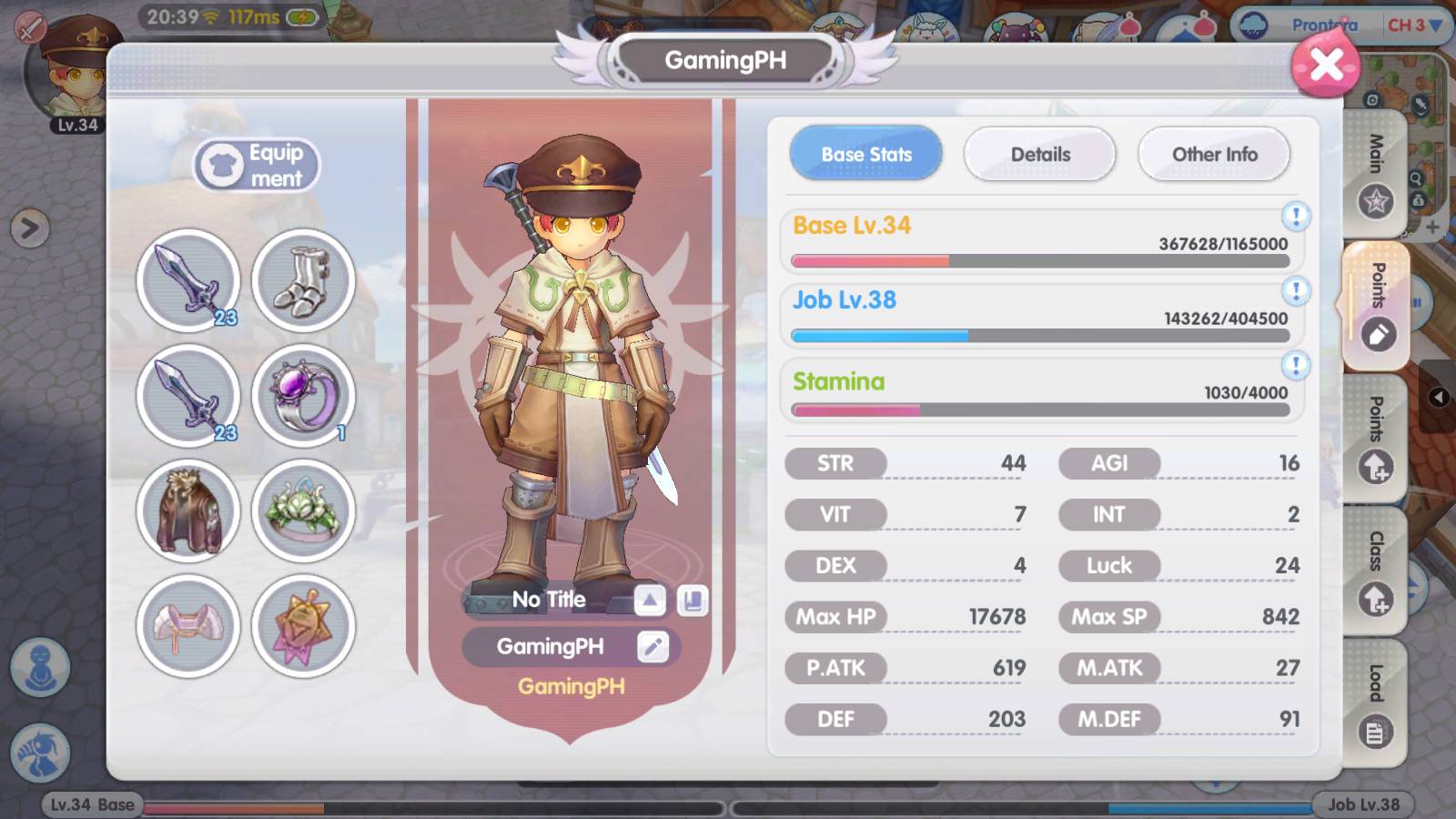The height and width of the screenshot is (819, 1456).
Task: Select the equipped sword weapon slot
Action: coord(187,281)
